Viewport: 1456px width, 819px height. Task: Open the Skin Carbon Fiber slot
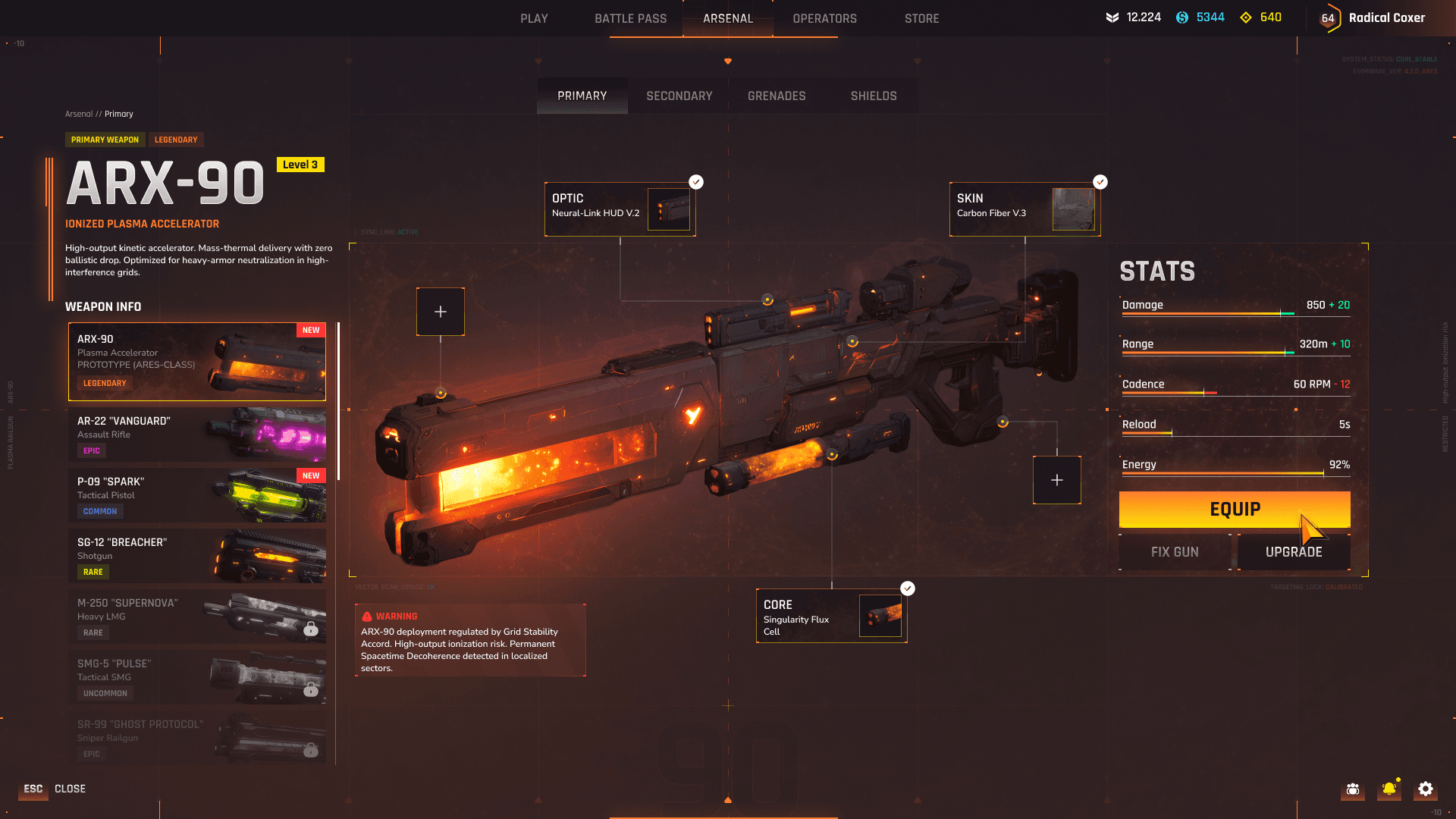click(1025, 209)
